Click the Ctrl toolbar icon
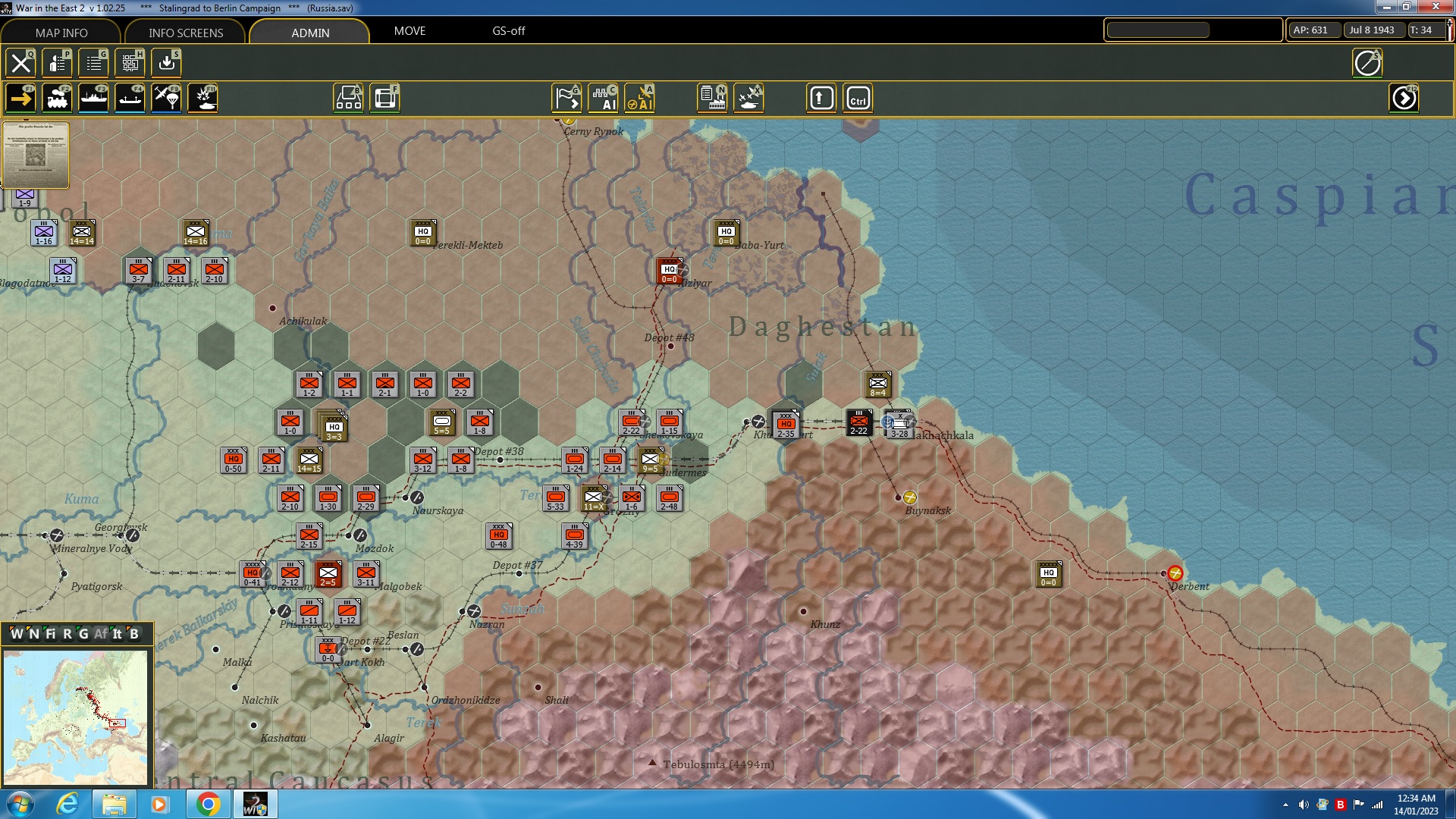The width and height of the screenshot is (1456, 819). pos(858,97)
